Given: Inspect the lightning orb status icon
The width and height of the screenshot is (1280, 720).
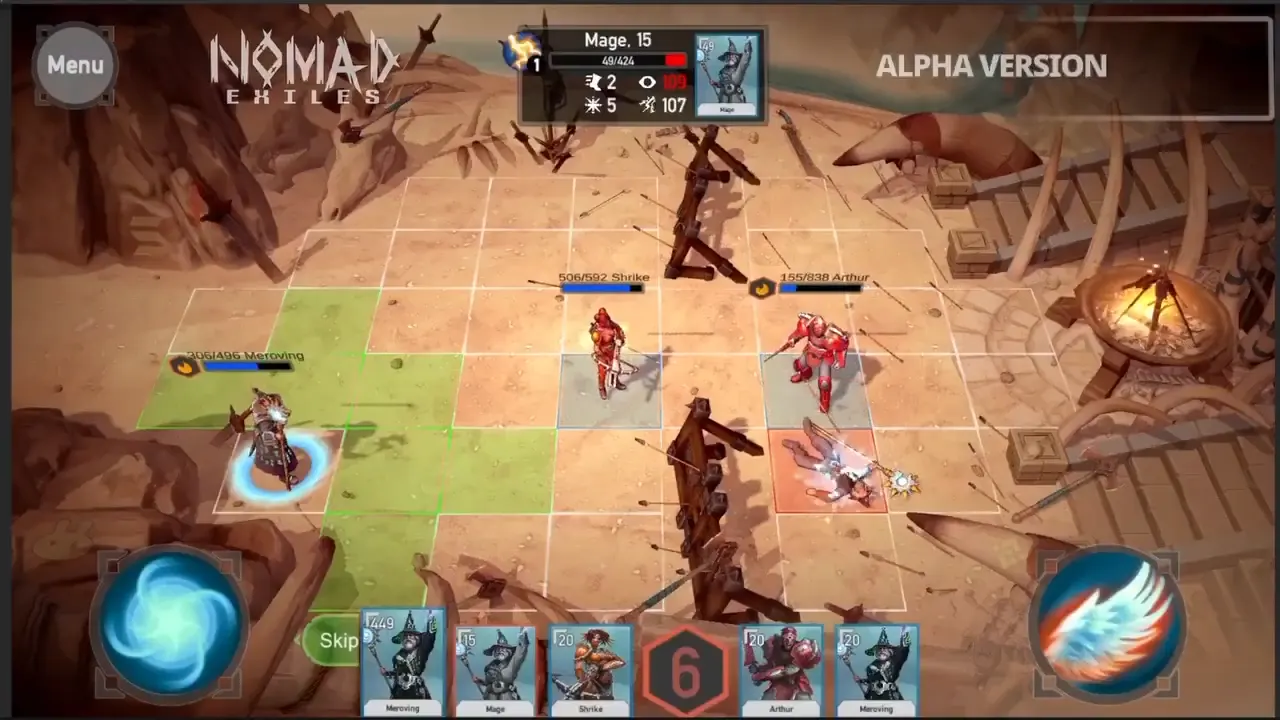Looking at the screenshot, I should coord(522,50).
